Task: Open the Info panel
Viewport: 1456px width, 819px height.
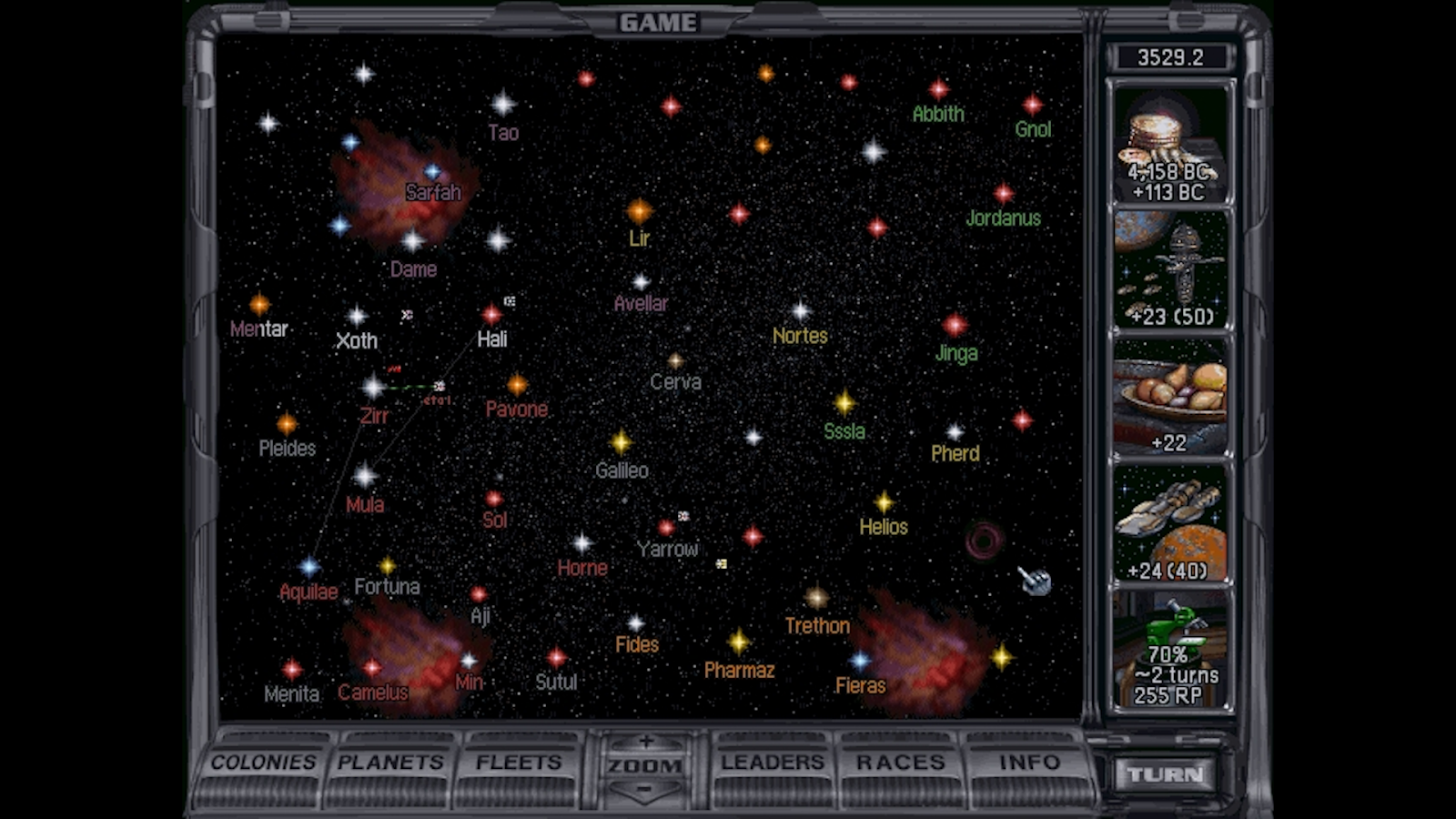Action: click(1029, 763)
